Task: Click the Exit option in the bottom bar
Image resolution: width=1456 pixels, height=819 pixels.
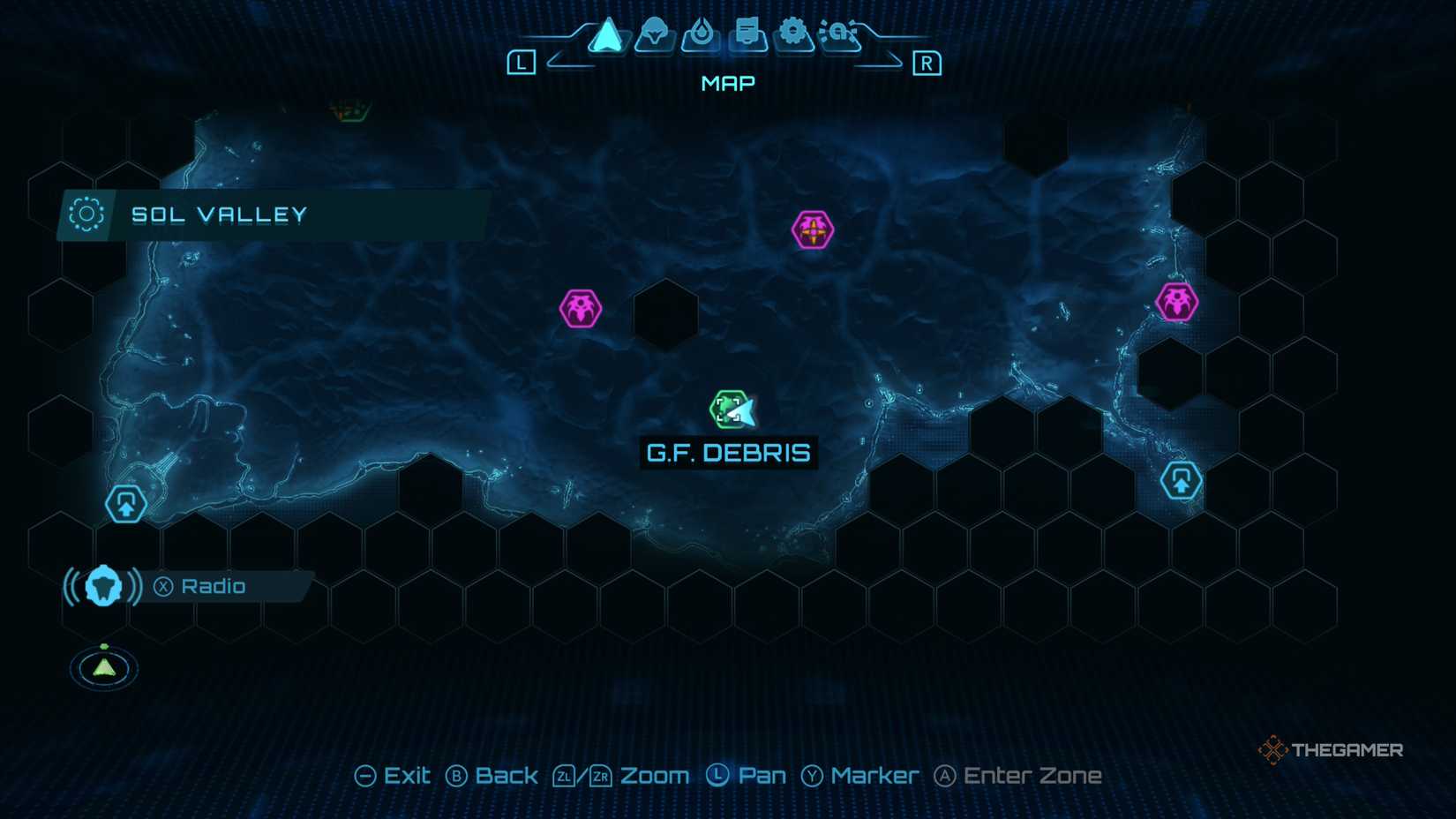Action: pyautogui.click(x=394, y=775)
